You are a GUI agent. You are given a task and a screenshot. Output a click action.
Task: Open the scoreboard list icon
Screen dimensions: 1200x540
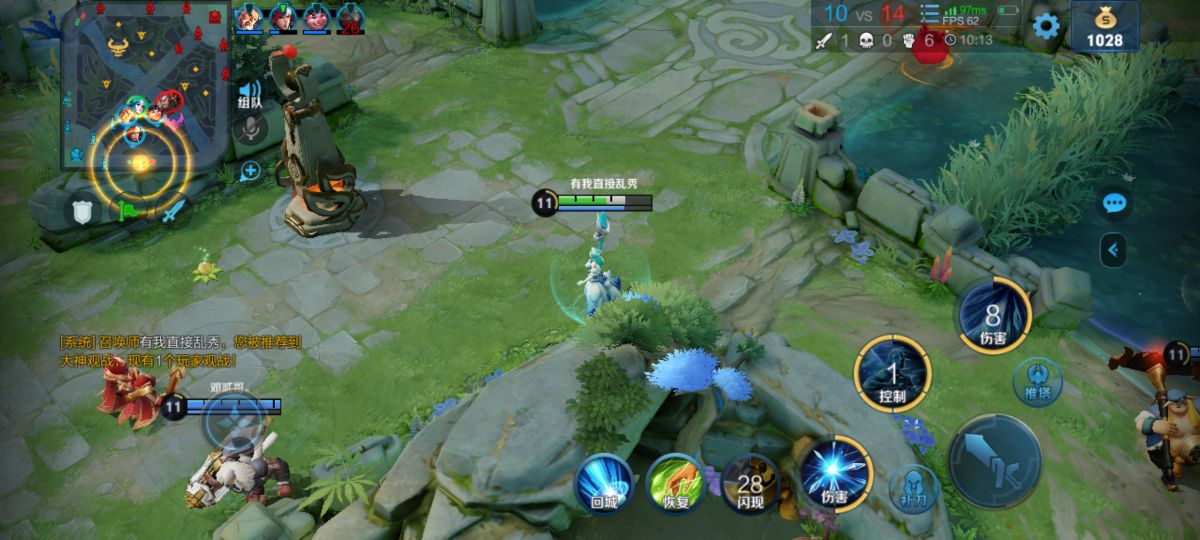click(x=930, y=14)
